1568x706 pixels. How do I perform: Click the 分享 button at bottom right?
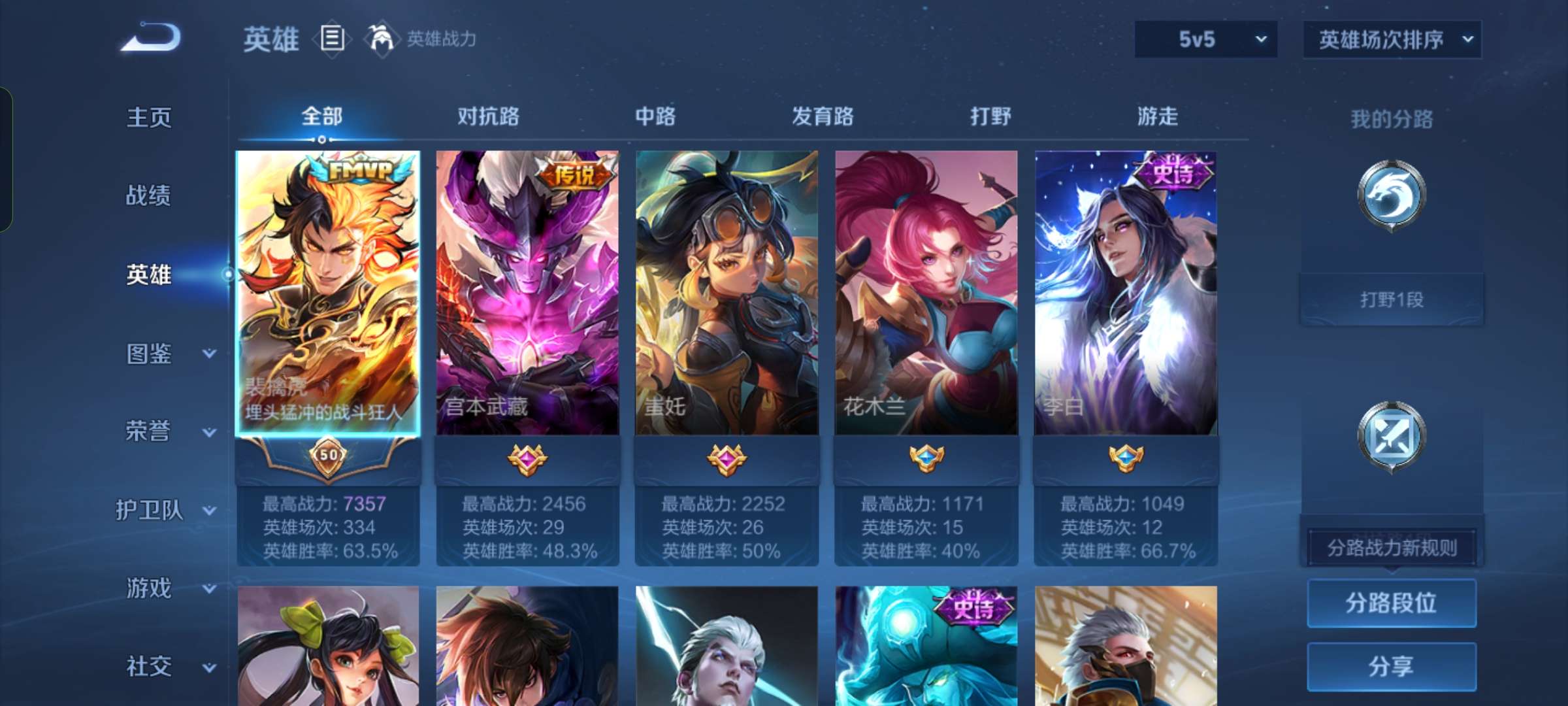(x=1392, y=665)
